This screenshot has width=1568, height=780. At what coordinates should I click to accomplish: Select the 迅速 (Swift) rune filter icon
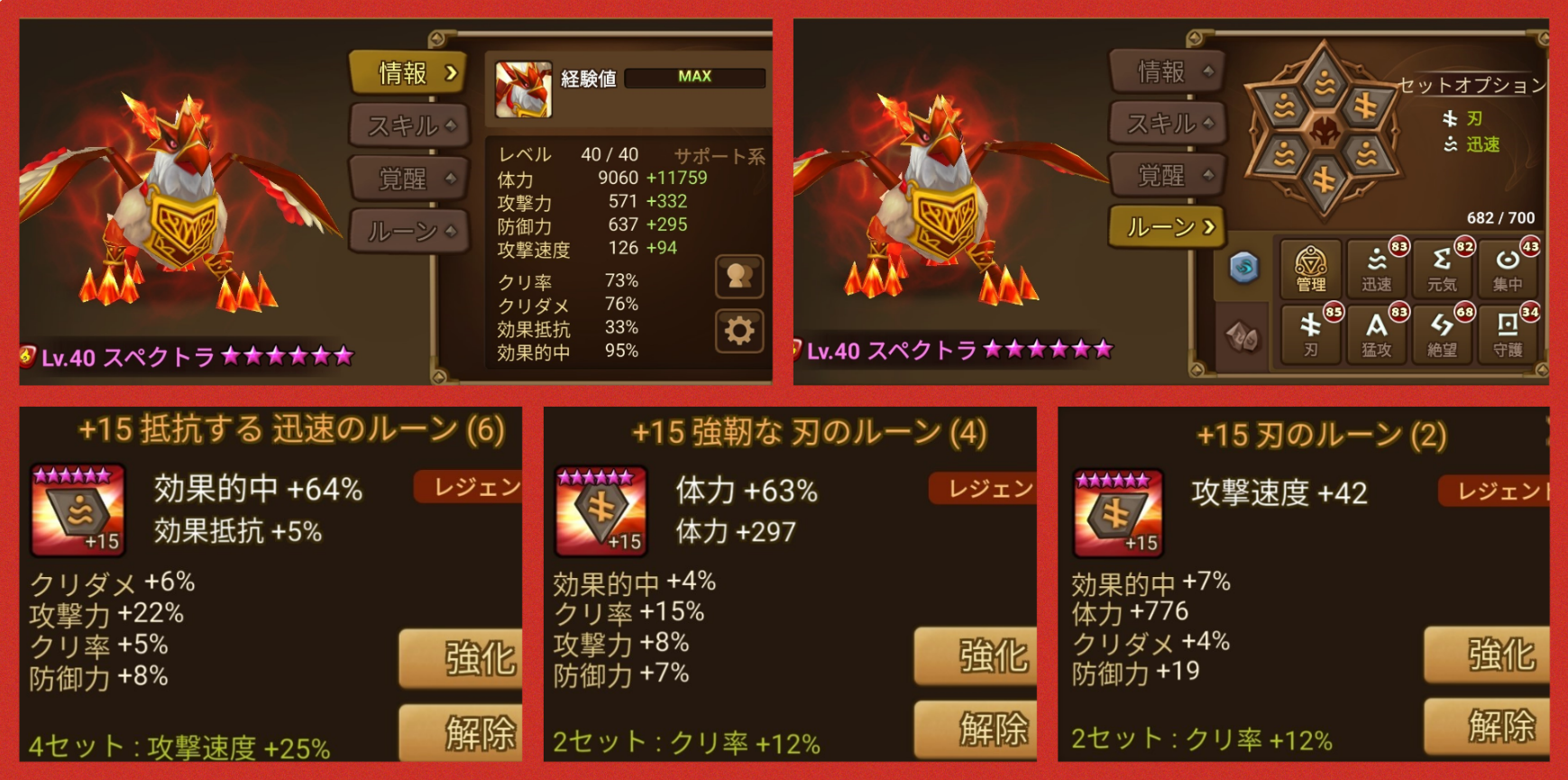(x=1377, y=267)
